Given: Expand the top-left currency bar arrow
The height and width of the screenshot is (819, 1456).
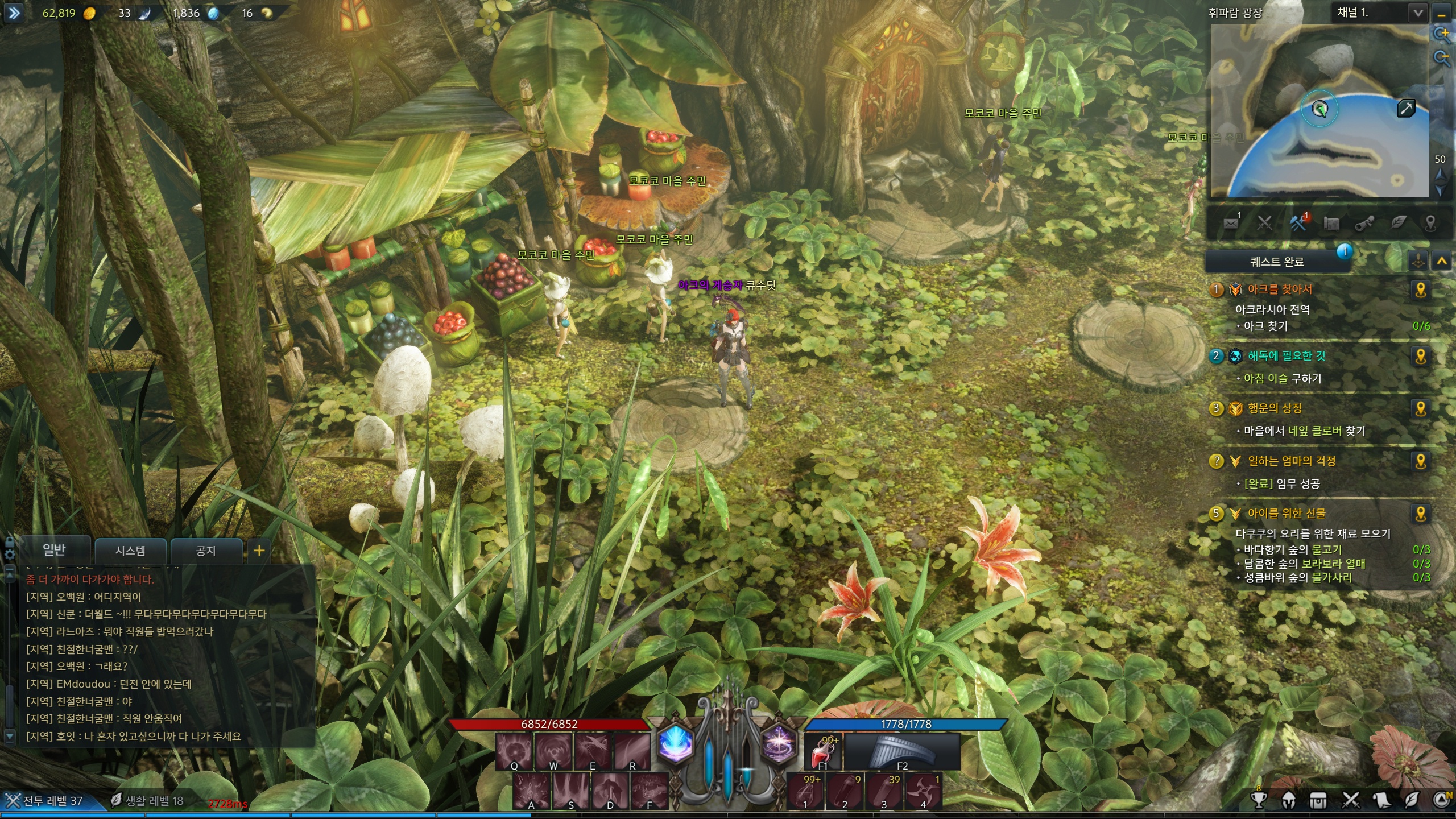Looking at the screenshot, I should (x=14, y=13).
